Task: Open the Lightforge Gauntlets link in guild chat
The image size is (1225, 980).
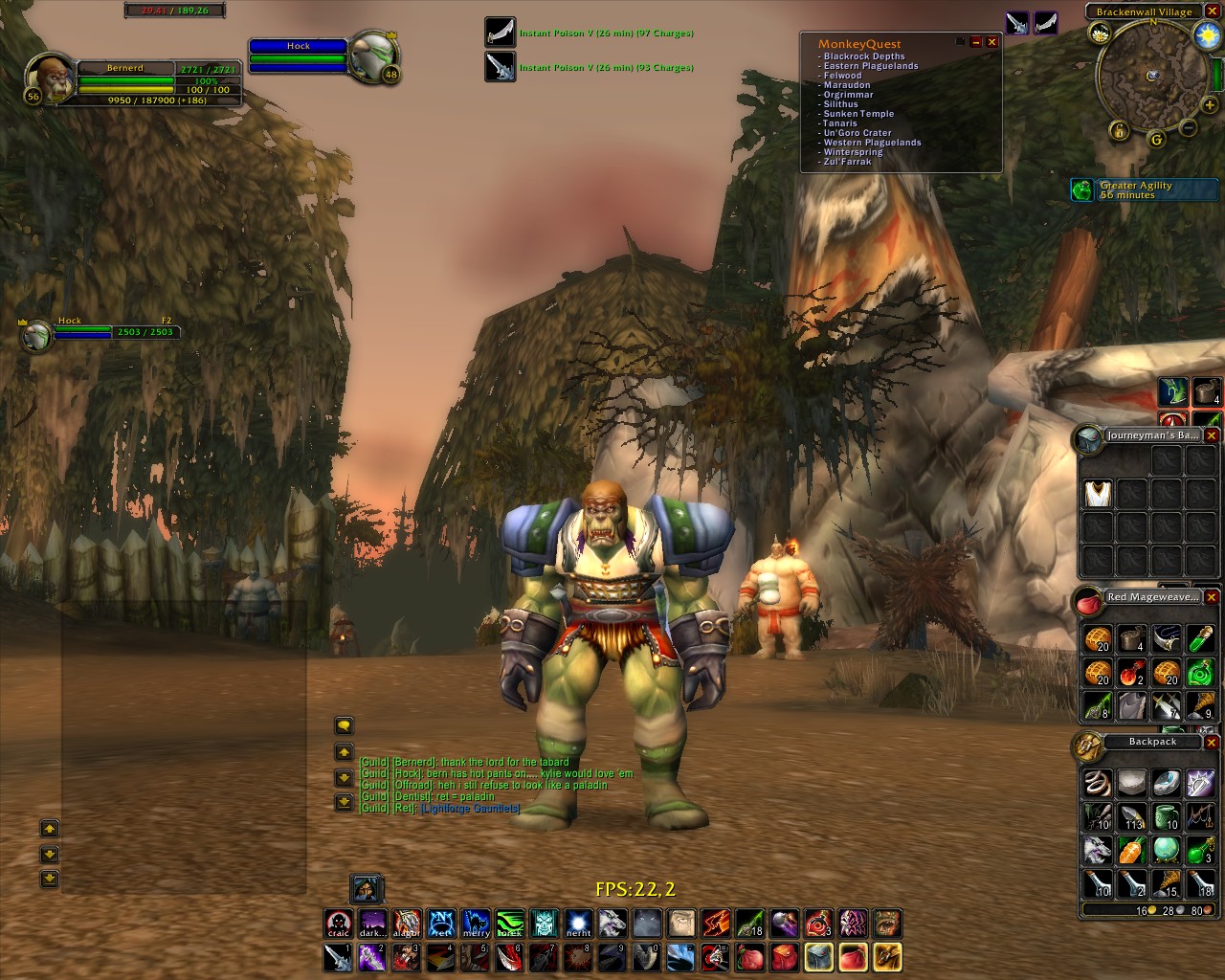Action: pyautogui.click(x=469, y=808)
